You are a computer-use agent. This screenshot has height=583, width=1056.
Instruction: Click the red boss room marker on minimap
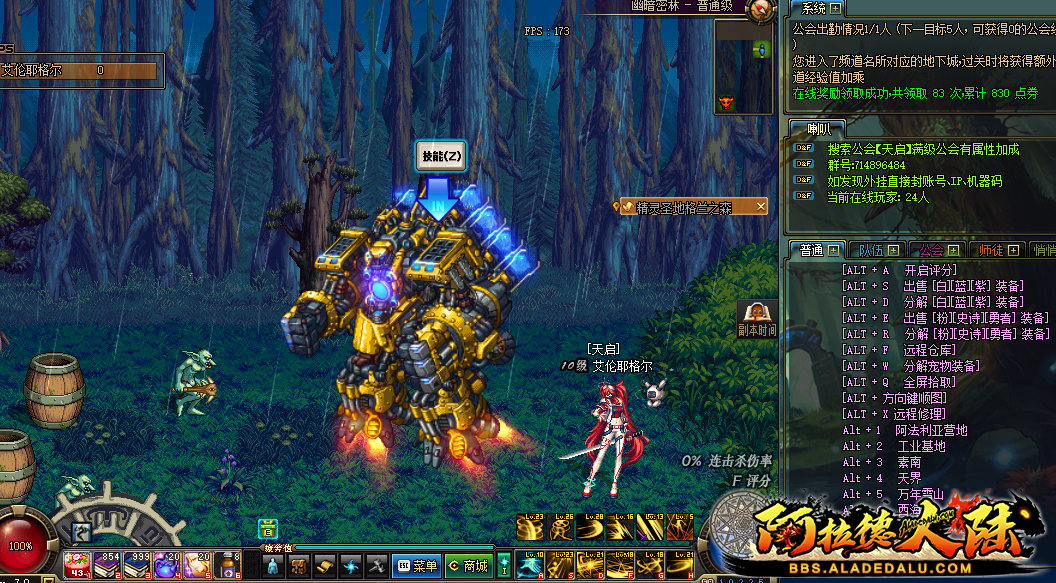coord(726,101)
